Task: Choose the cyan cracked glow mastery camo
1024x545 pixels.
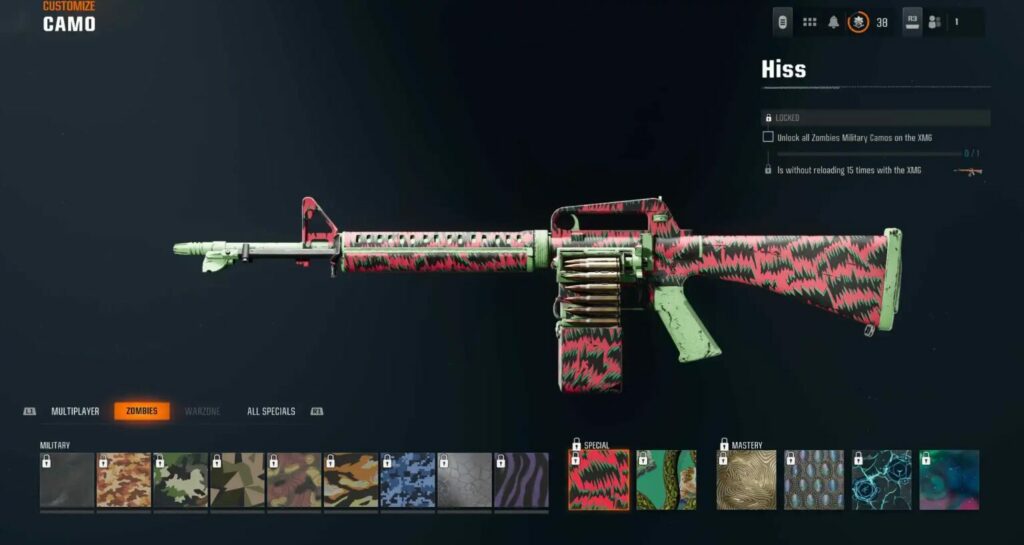Action: 881,480
